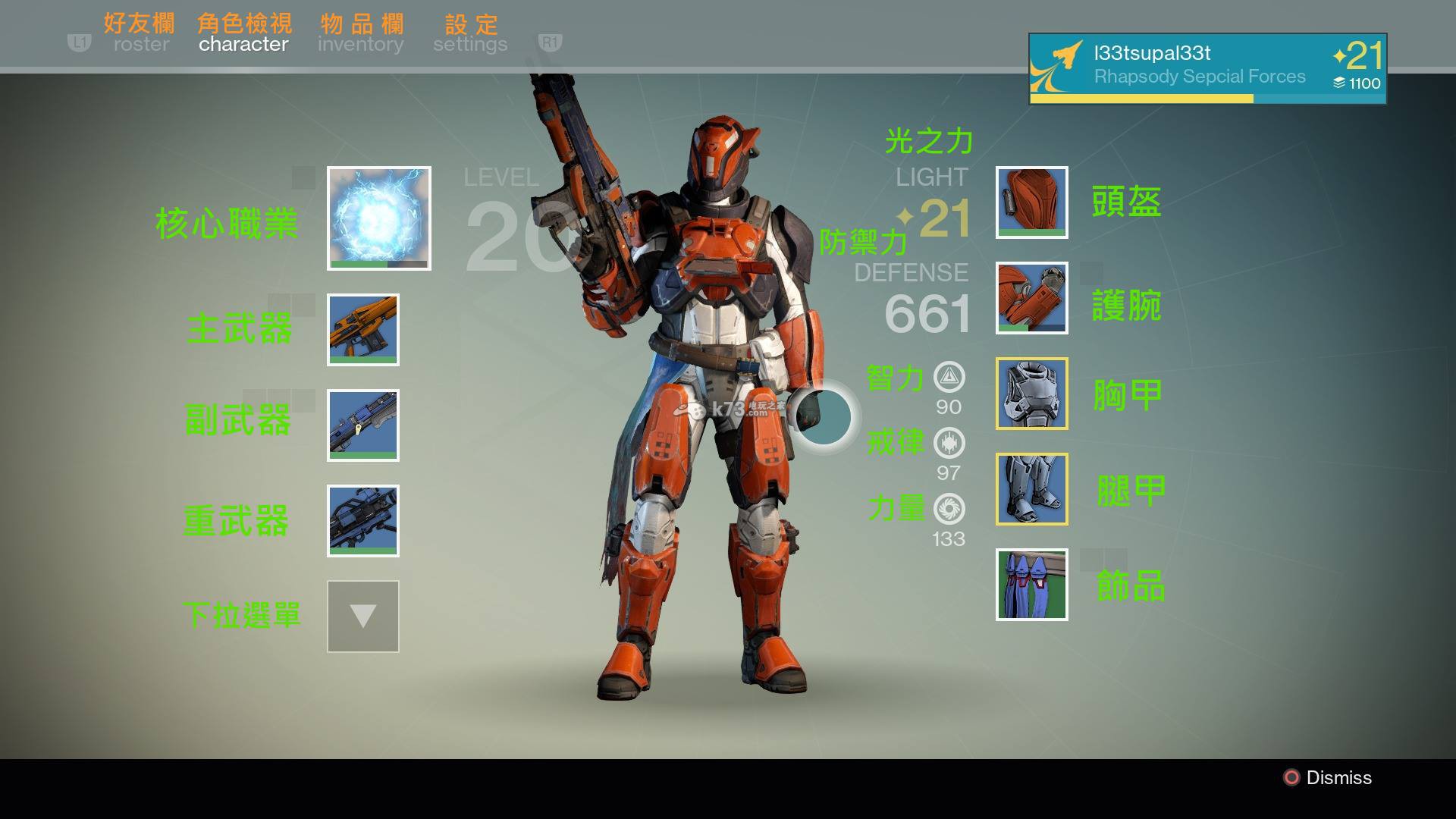Viewport: 1456px width, 819px height.
Task: Go to the settings tab
Action: pyautogui.click(x=470, y=44)
